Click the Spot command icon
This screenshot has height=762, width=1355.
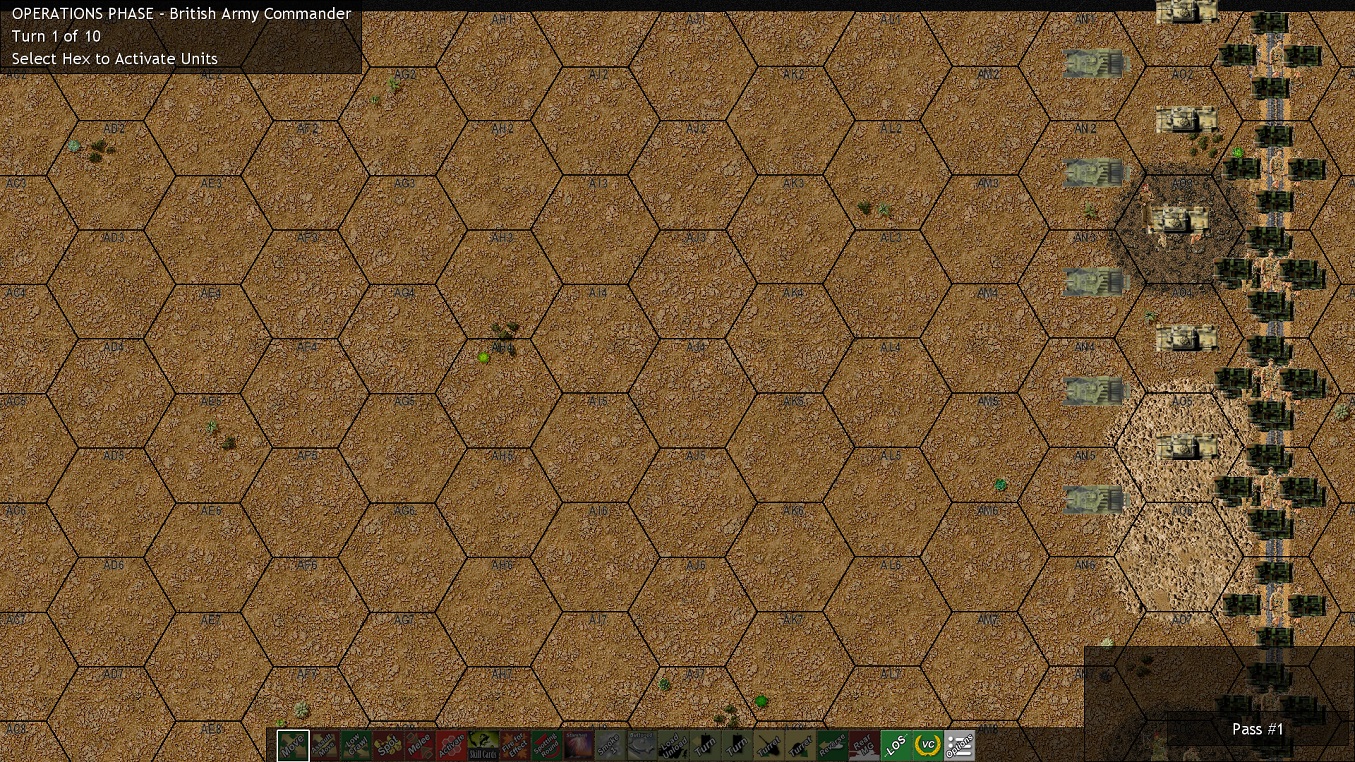pyautogui.click(x=388, y=744)
